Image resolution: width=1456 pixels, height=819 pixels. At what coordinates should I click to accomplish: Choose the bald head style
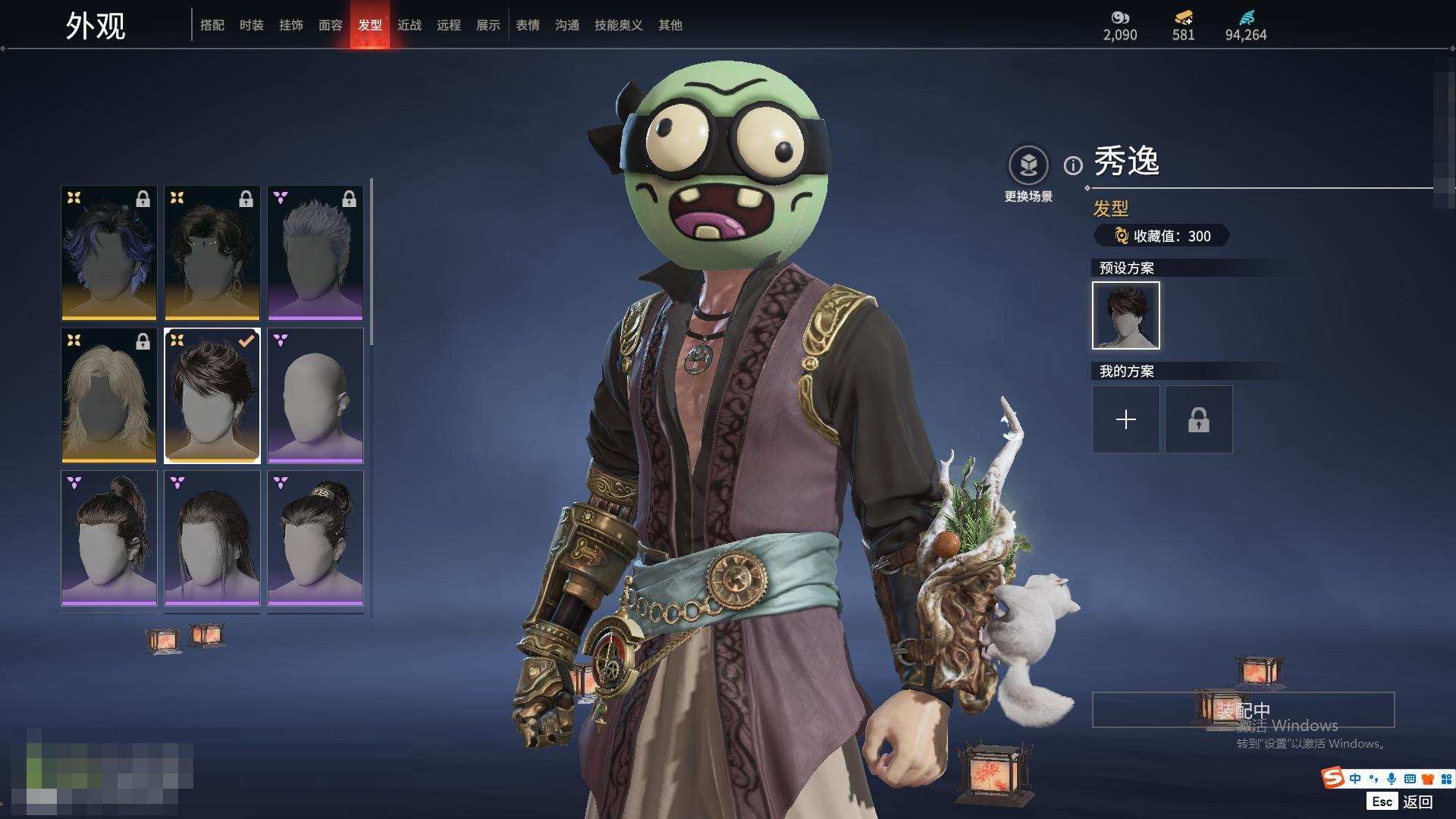pyautogui.click(x=315, y=395)
